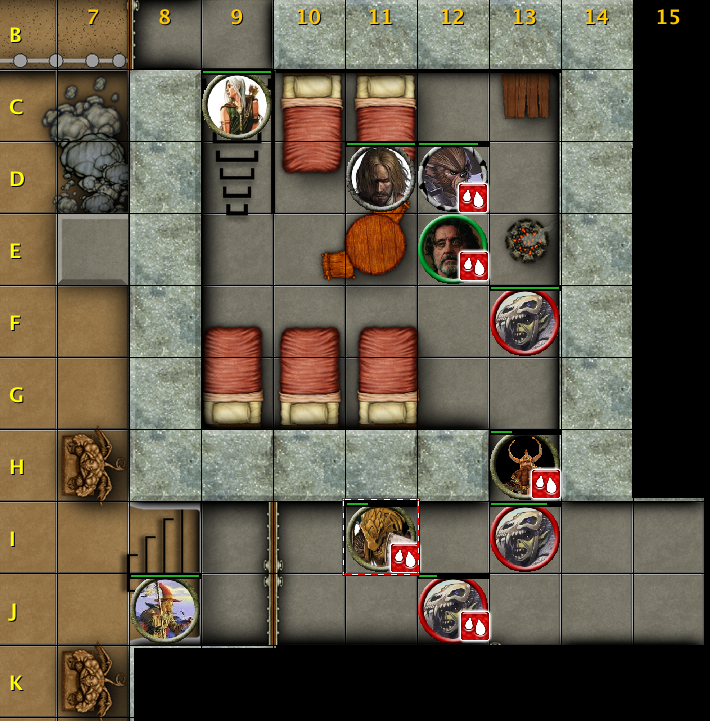Select the white-haired elf token
The width and height of the screenshot is (710, 721).
(x=237, y=105)
